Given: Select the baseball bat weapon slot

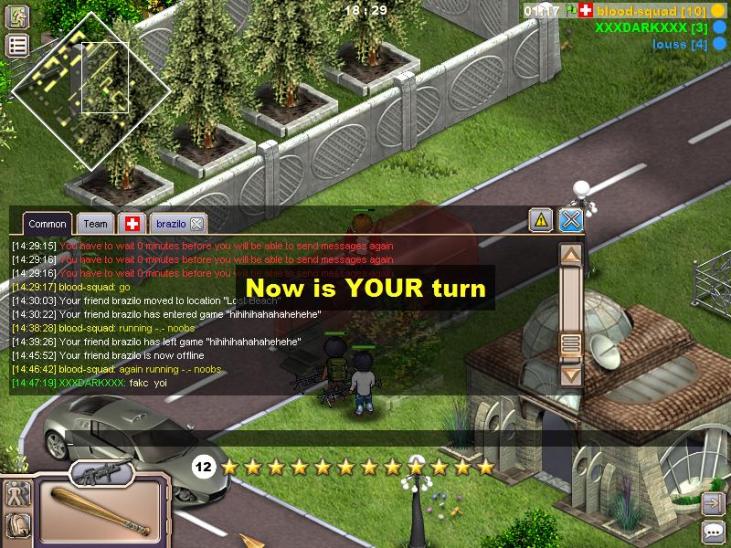Looking at the screenshot, I should coord(99,512).
